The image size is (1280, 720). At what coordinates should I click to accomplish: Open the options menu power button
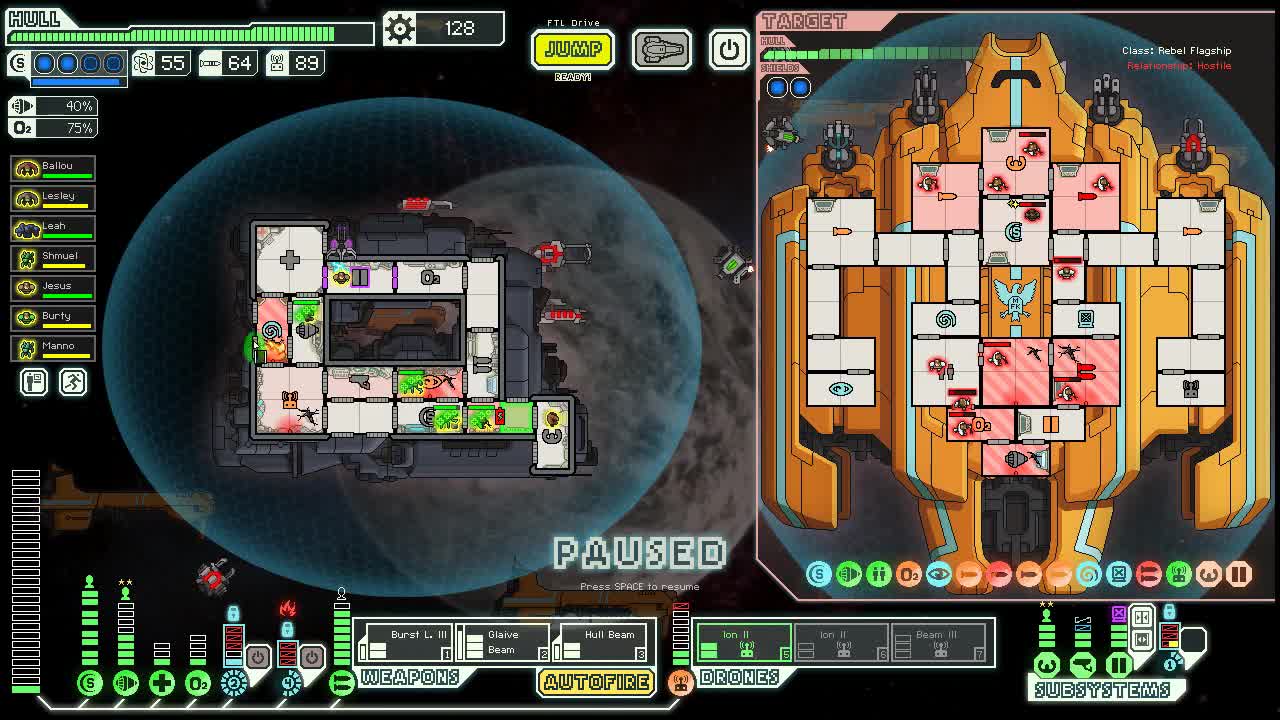(x=729, y=49)
